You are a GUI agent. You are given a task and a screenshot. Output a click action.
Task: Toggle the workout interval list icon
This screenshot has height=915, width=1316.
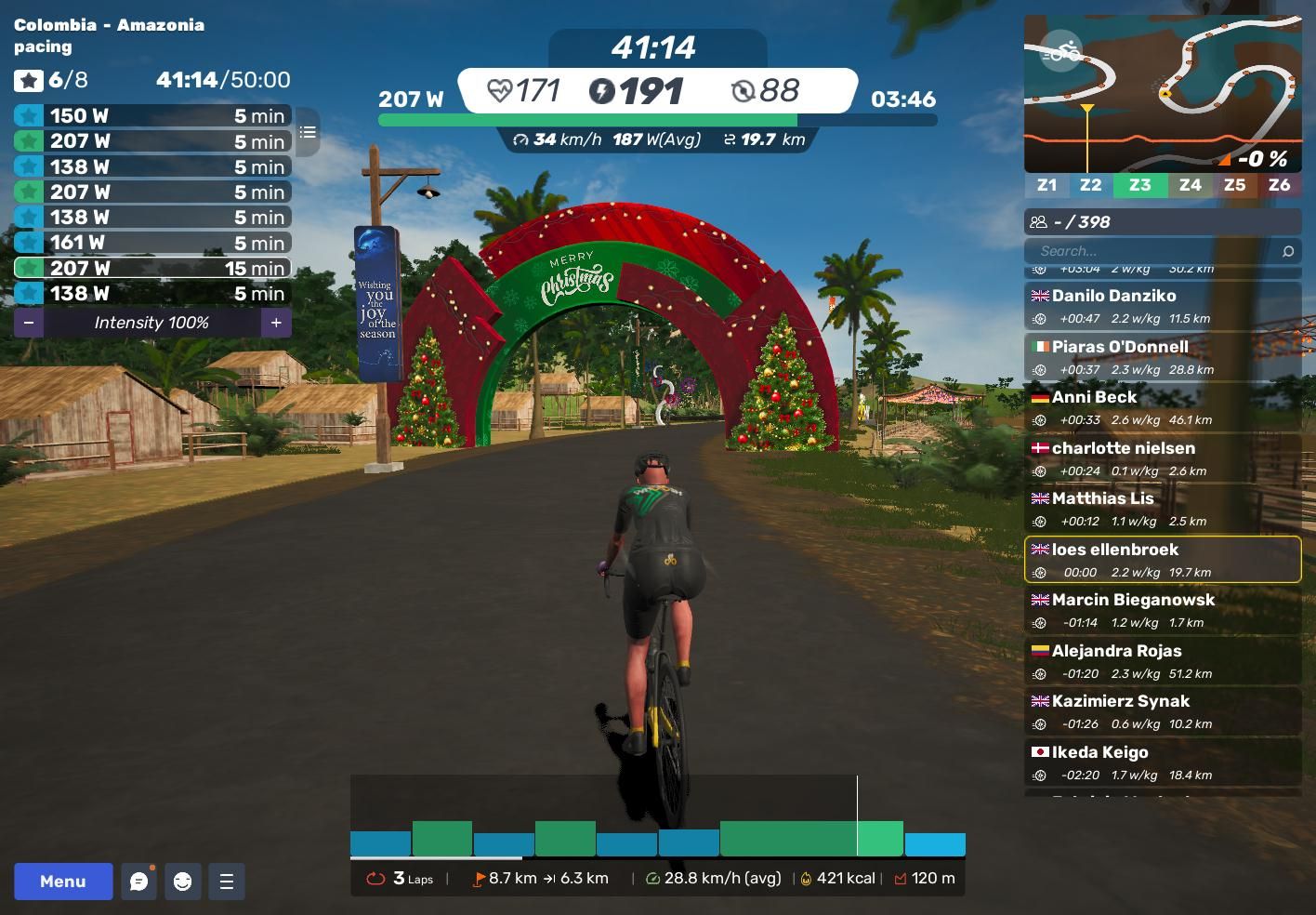tap(308, 132)
